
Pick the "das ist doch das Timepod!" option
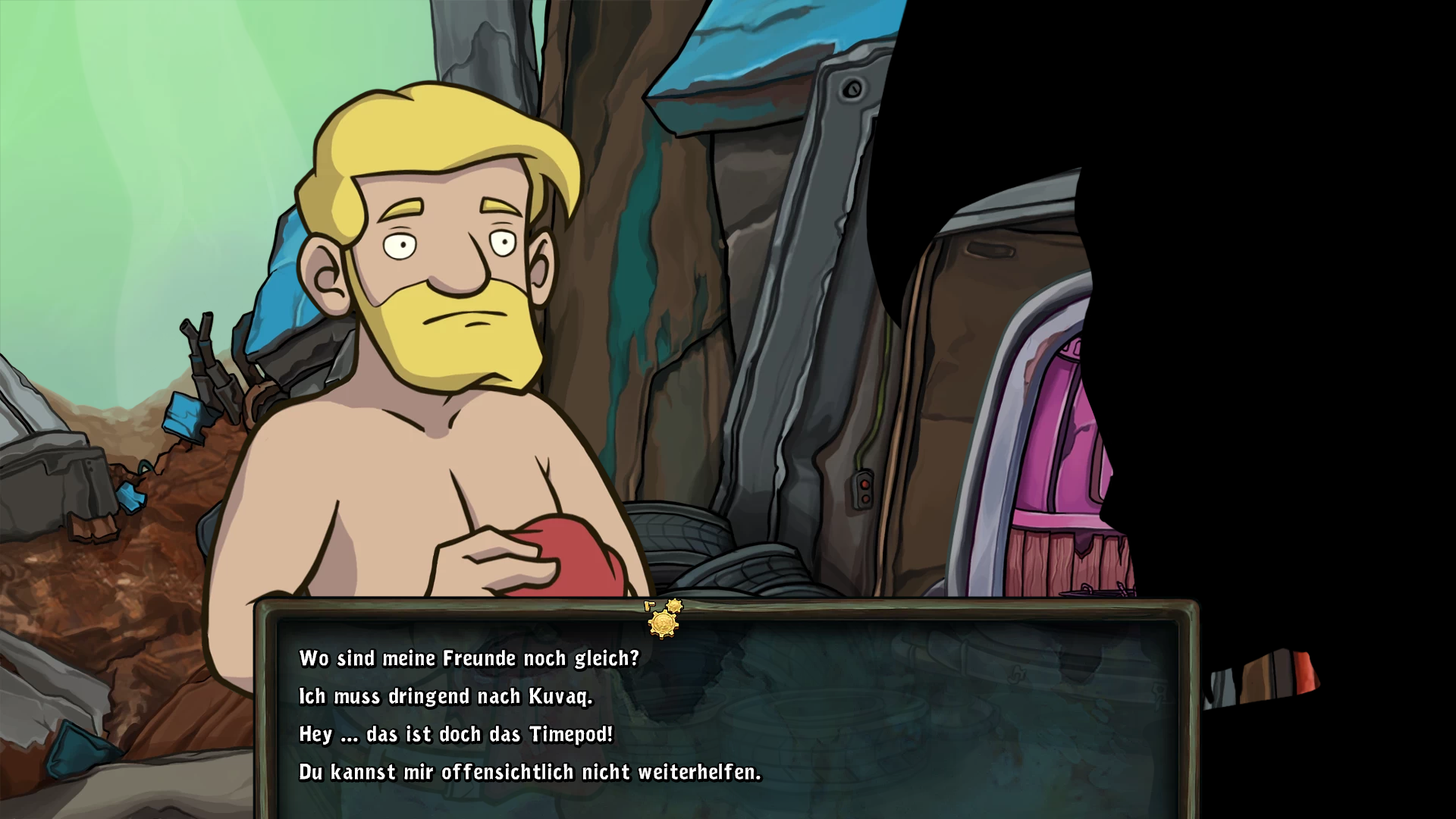point(455,734)
